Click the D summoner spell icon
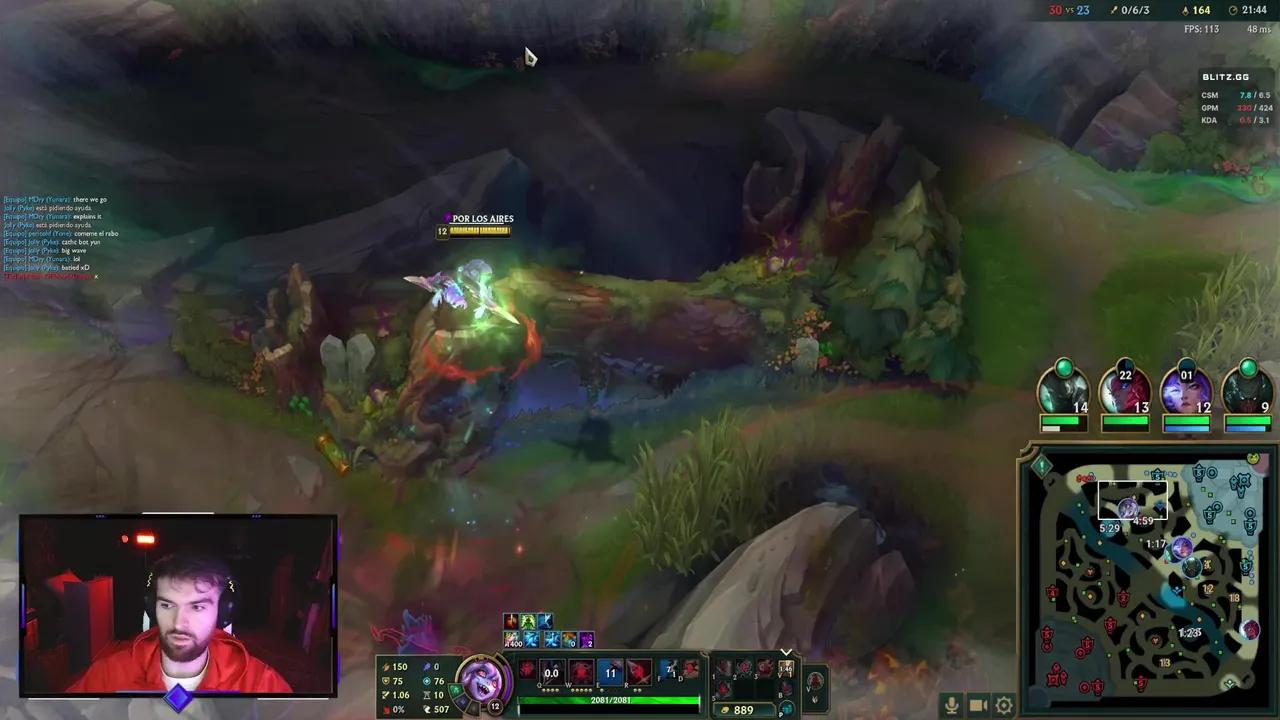 point(688,670)
